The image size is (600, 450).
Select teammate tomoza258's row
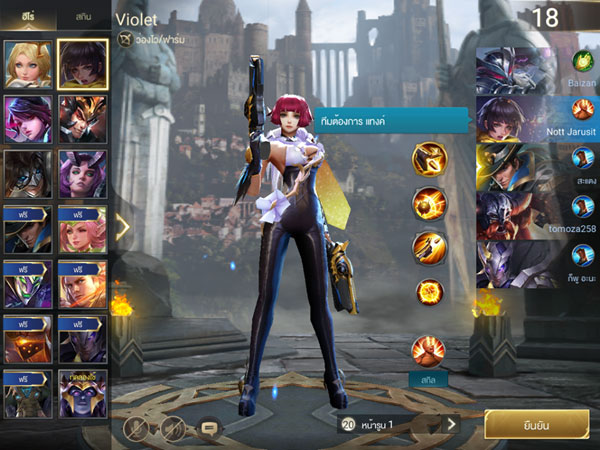pos(535,214)
